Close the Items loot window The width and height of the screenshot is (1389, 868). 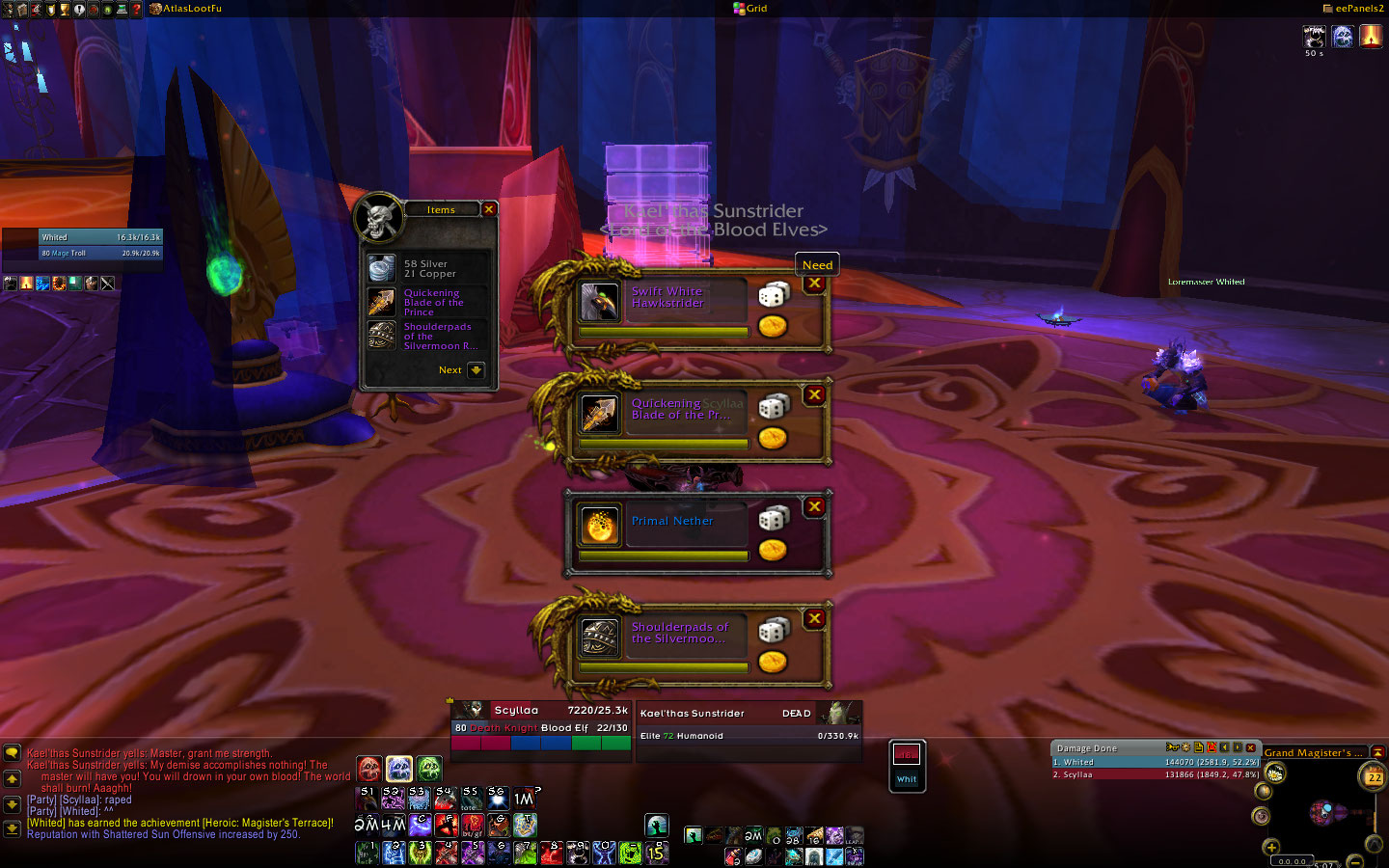point(489,209)
